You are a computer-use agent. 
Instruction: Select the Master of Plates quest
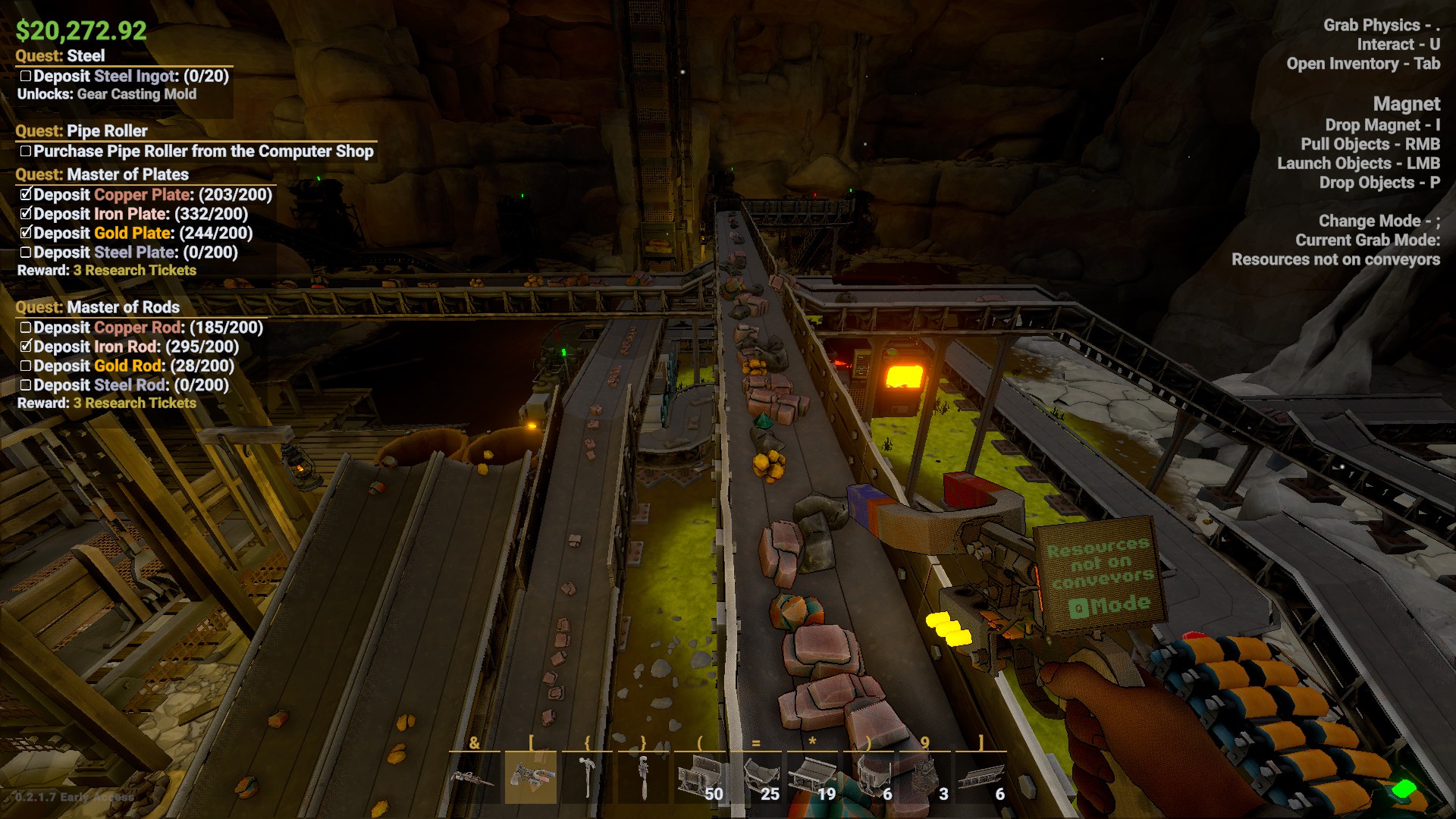coord(102,175)
